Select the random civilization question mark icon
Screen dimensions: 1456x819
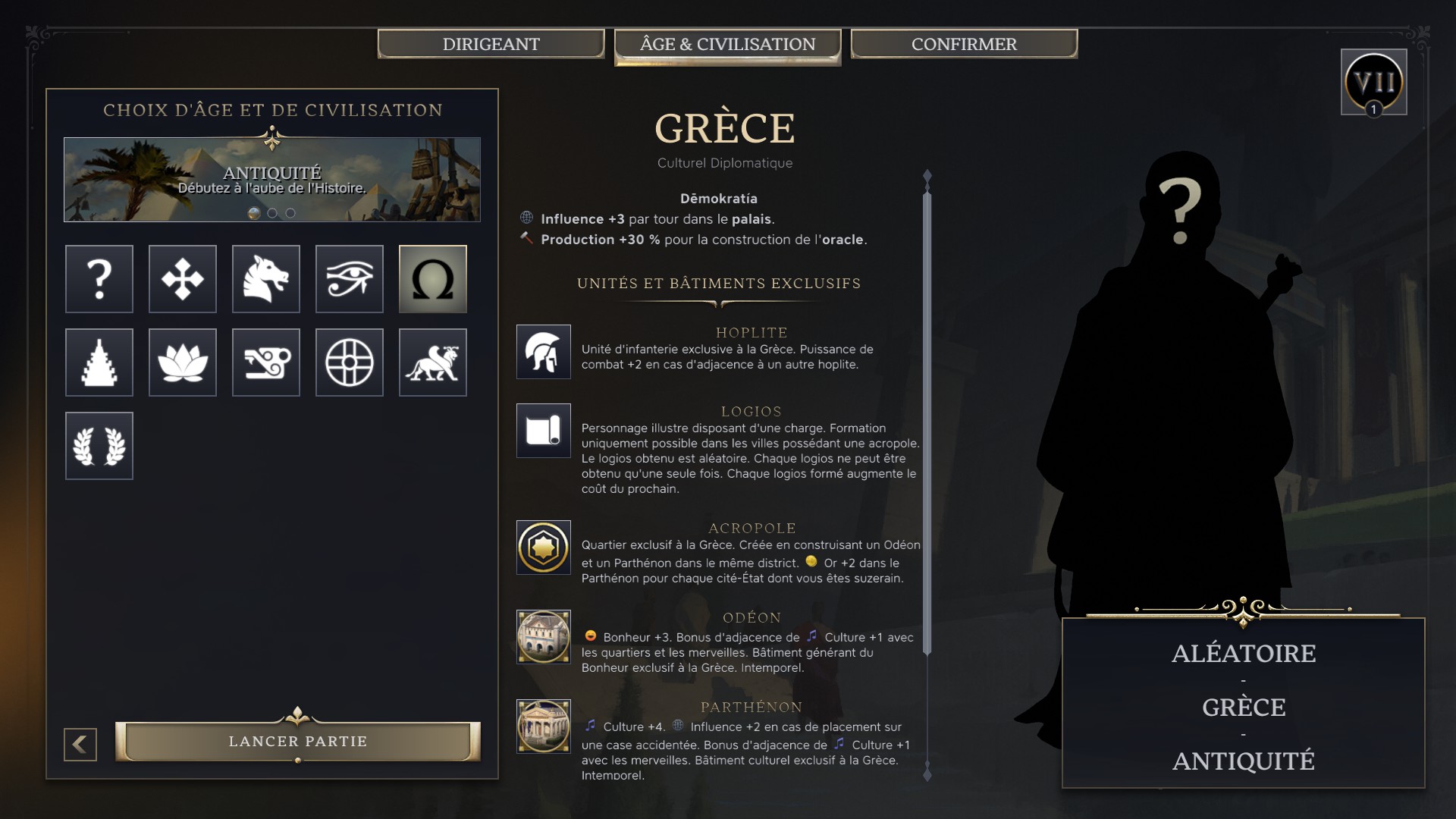(99, 279)
